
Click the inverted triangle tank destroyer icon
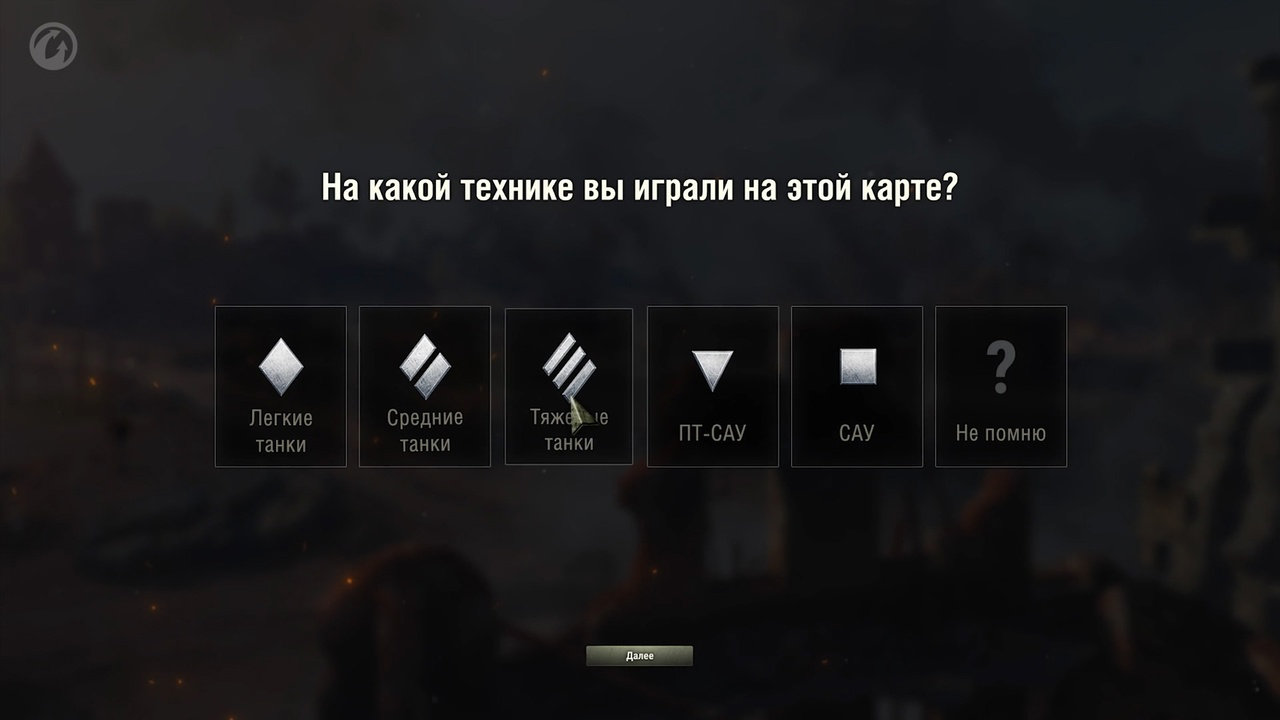click(x=712, y=367)
